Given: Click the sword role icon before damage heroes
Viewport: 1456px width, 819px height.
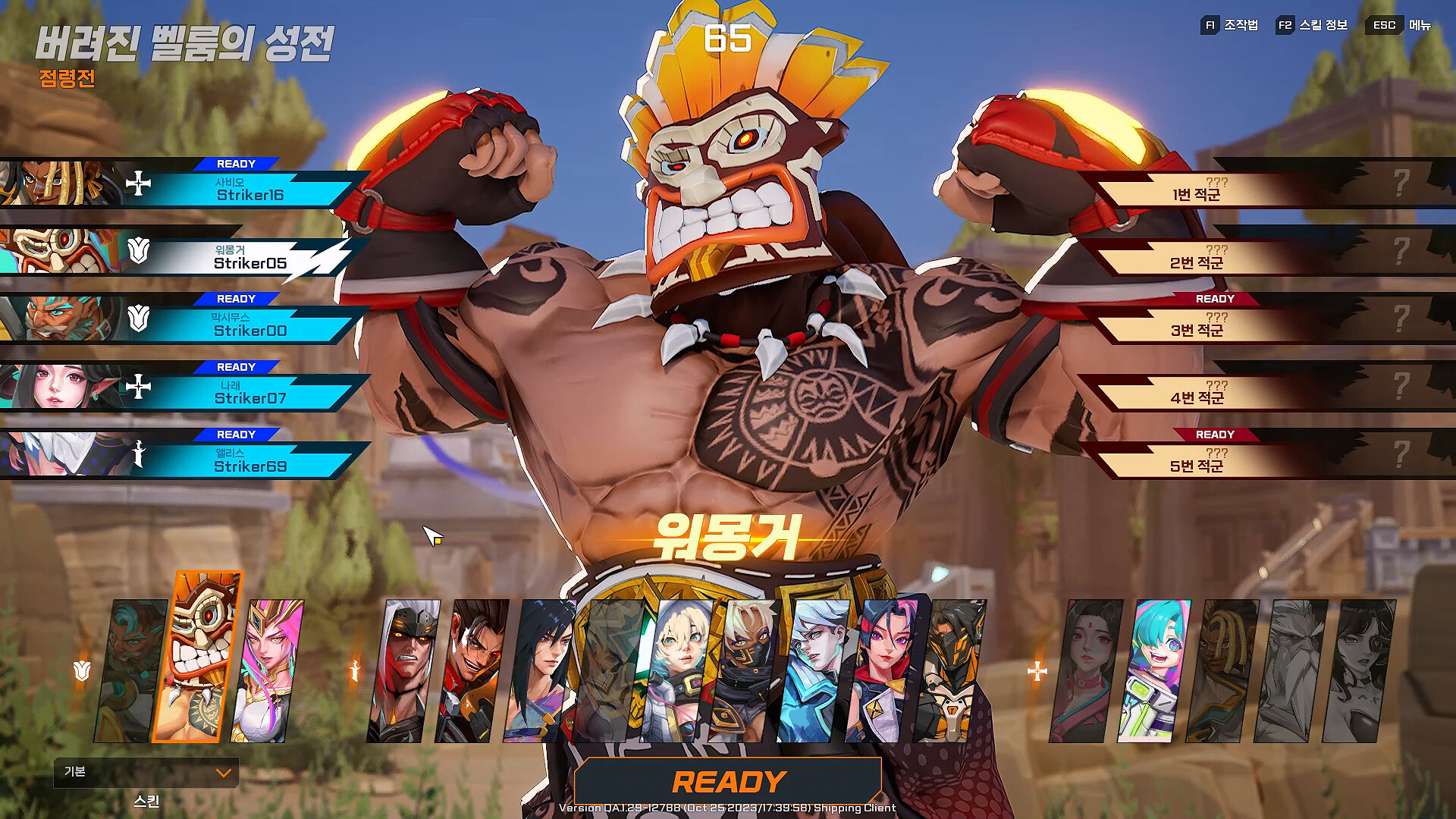Looking at the screenshot, I should 355,670.
